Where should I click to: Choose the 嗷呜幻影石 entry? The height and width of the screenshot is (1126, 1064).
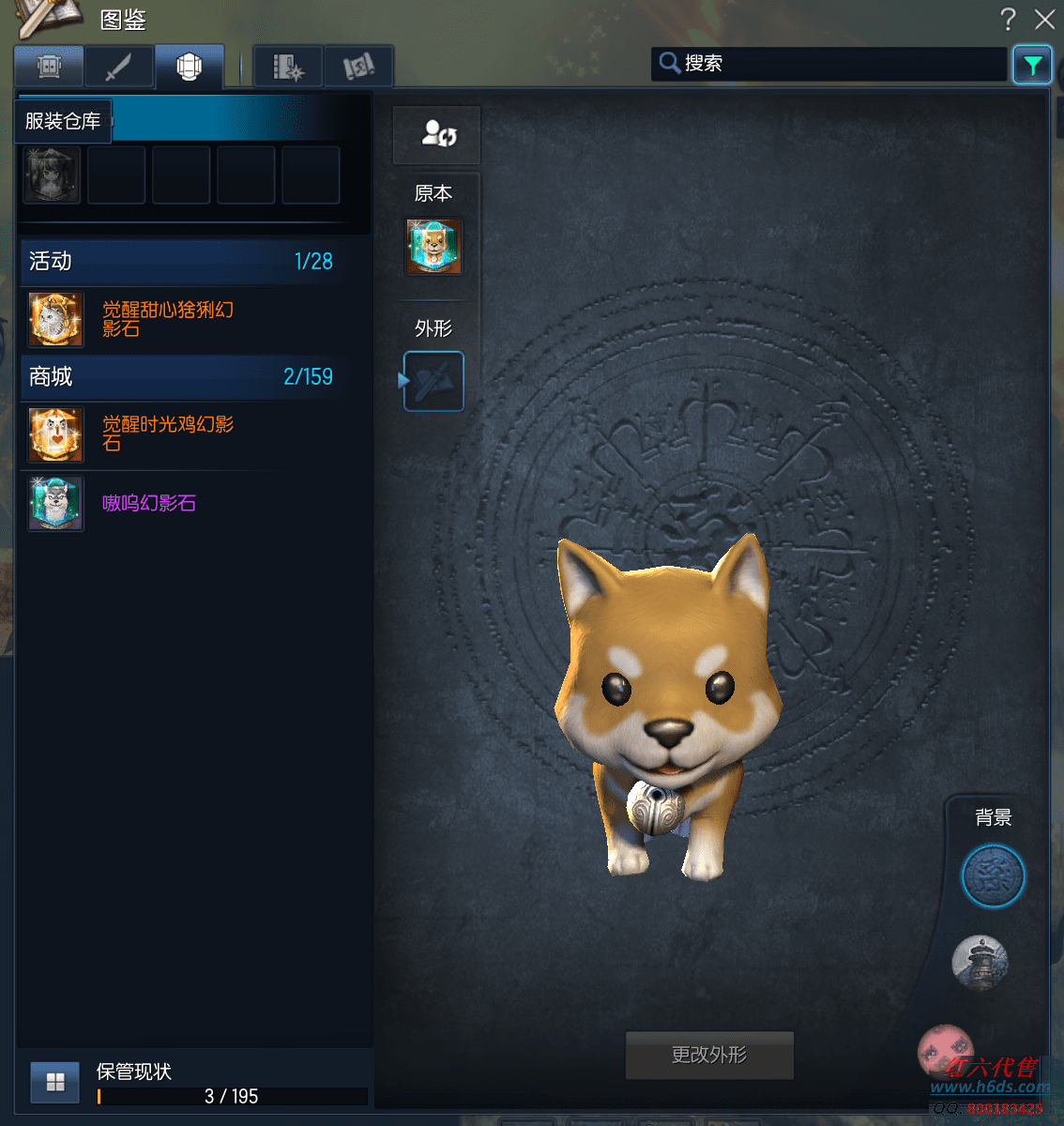[x=148, y=504]
